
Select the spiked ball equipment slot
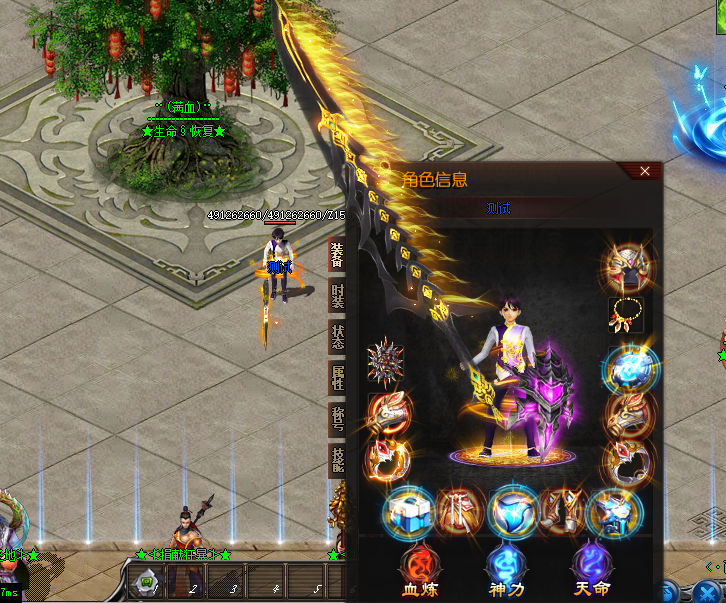tap(385, 361)
